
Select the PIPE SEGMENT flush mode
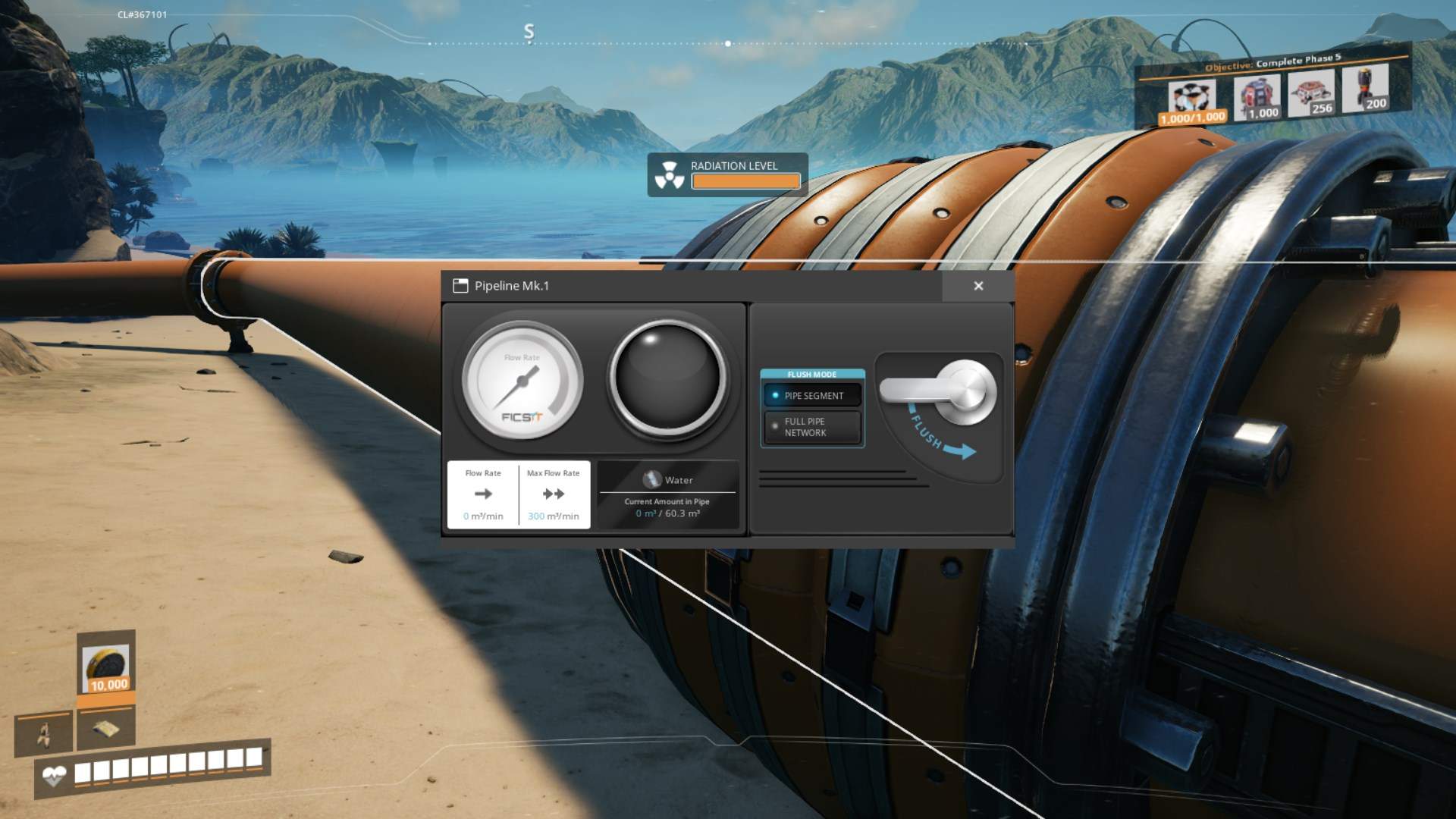(812, 395)
